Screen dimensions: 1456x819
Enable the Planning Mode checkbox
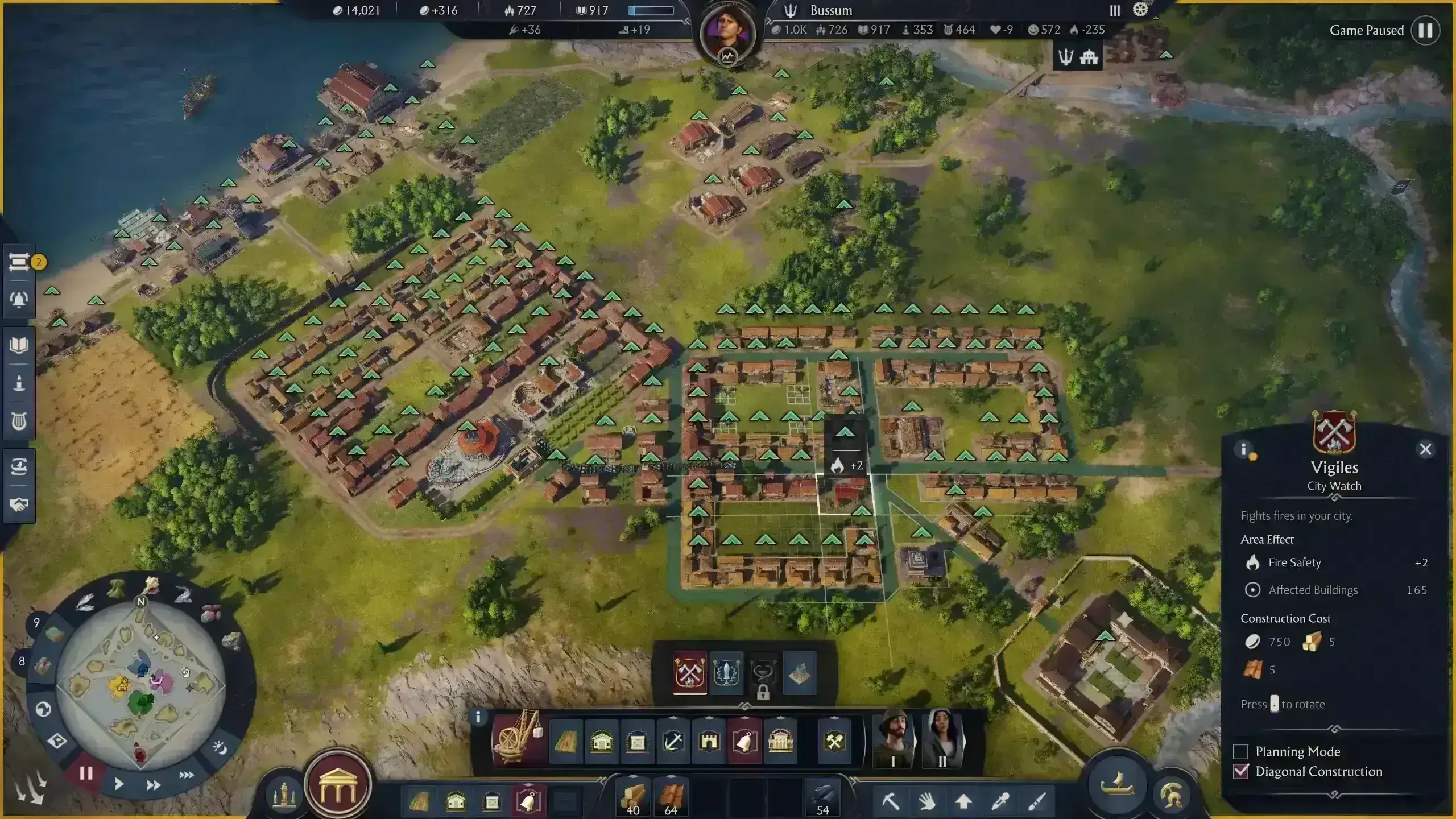point(1241,752)
